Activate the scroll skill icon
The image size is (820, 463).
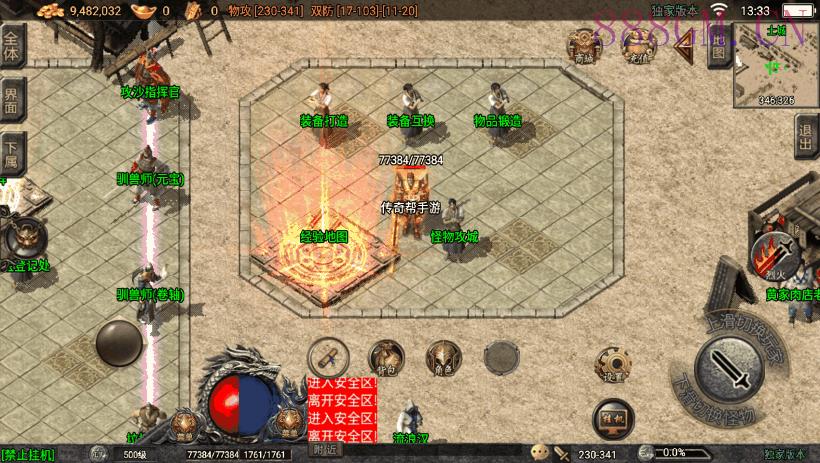tap(326, 355)
